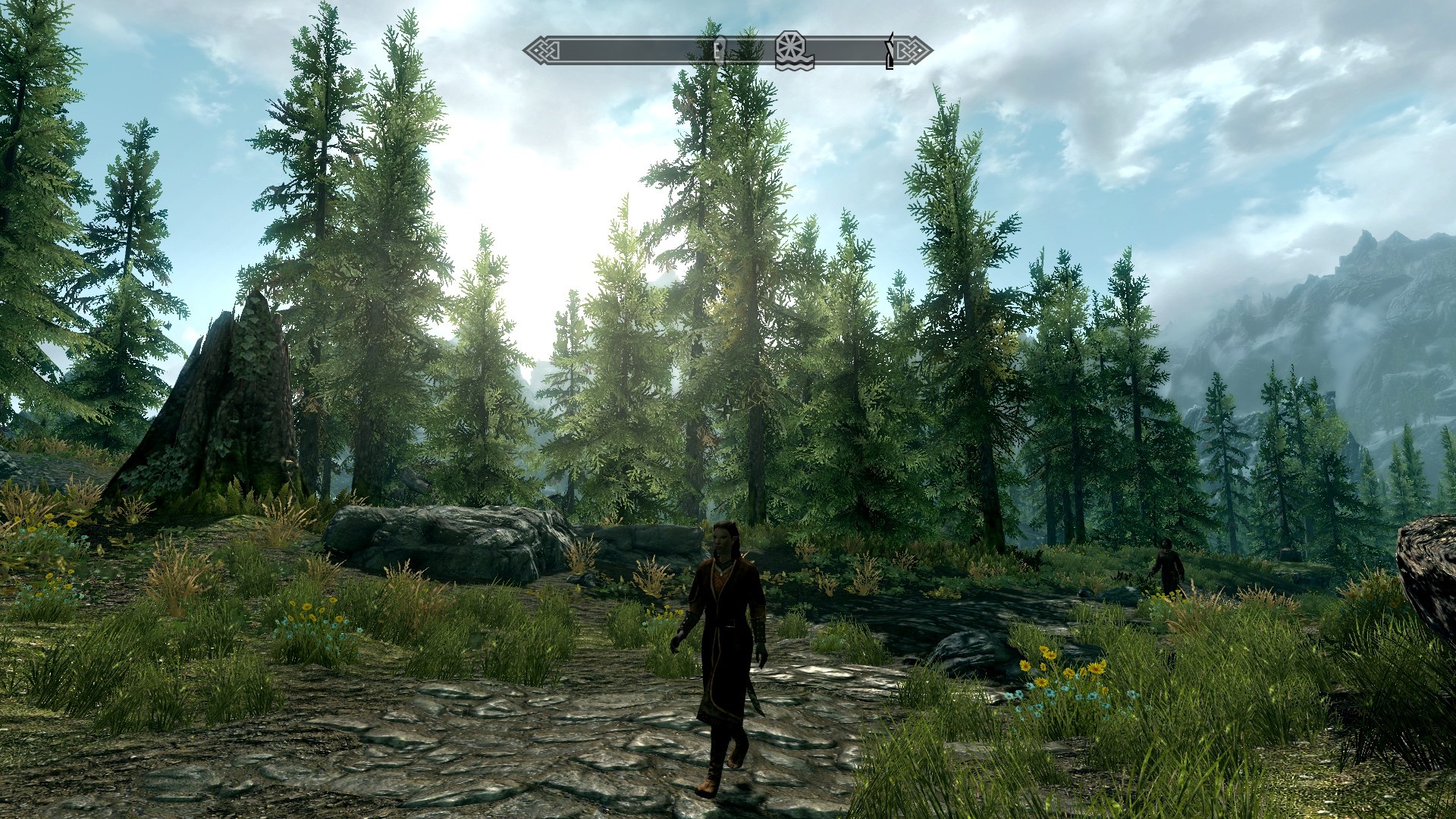1456x819 pixels.
Task: Click the water wheel mill marker on compass
Action: [x=794, y=50]
